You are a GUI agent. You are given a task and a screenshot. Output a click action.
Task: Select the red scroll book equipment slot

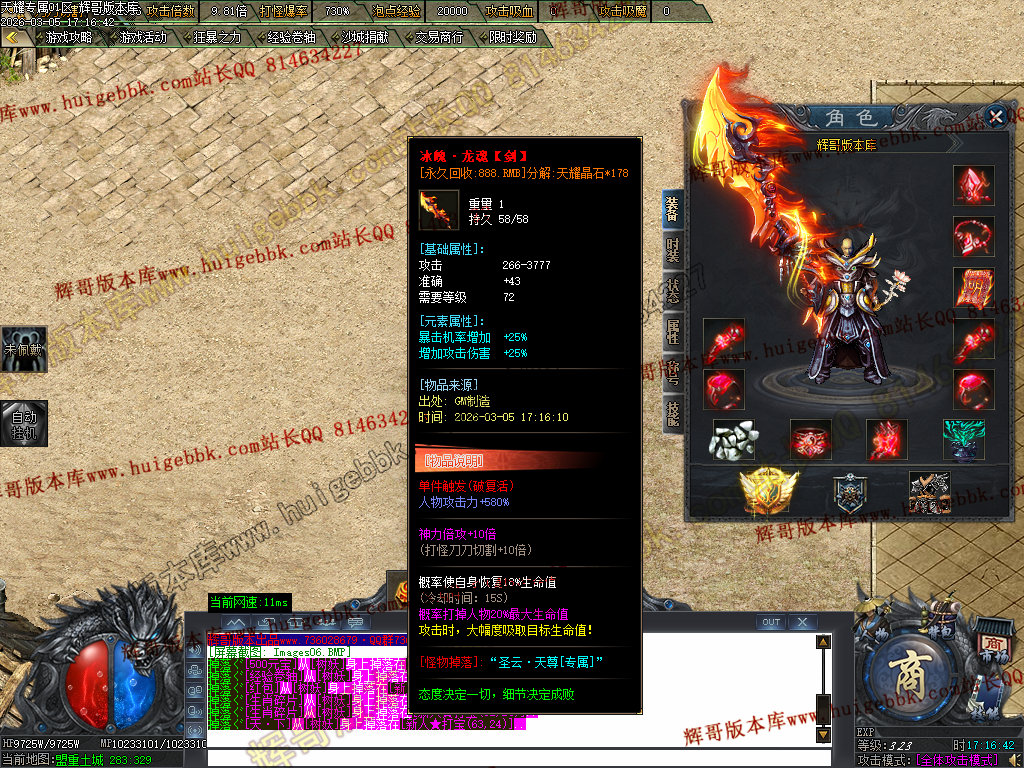pos(973,288)
